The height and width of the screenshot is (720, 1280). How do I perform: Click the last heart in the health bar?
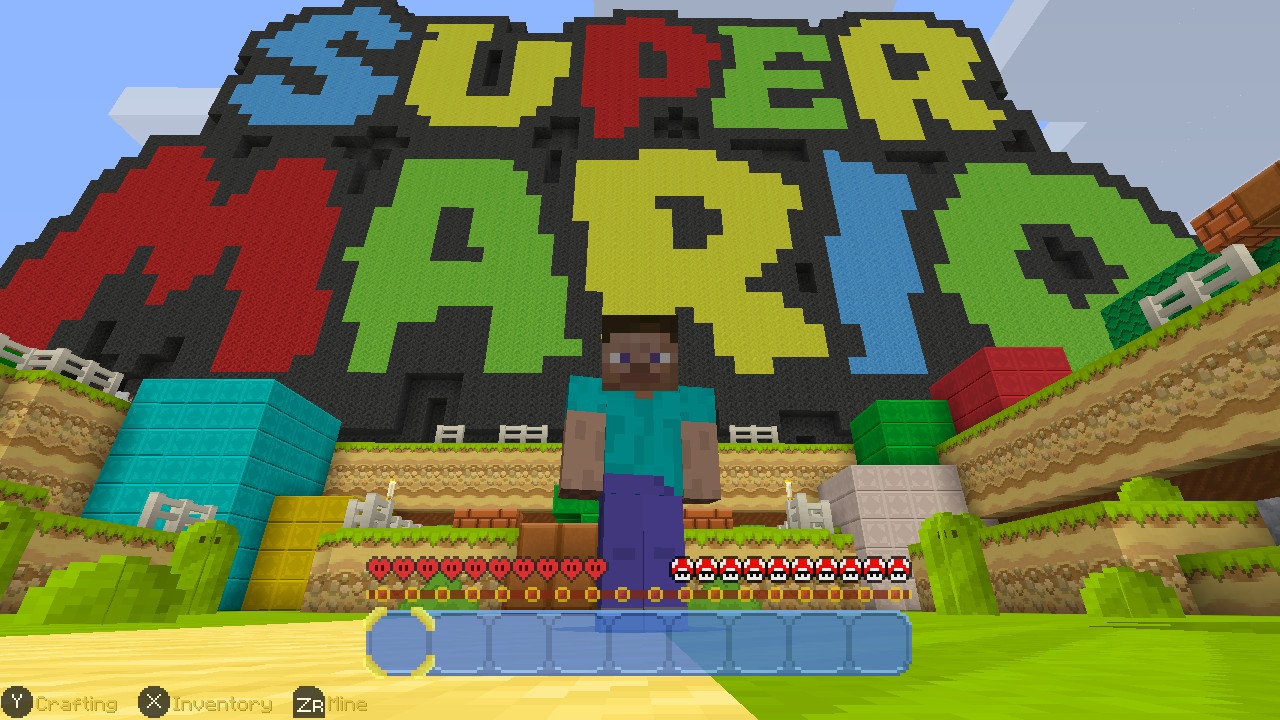(594, 565)
